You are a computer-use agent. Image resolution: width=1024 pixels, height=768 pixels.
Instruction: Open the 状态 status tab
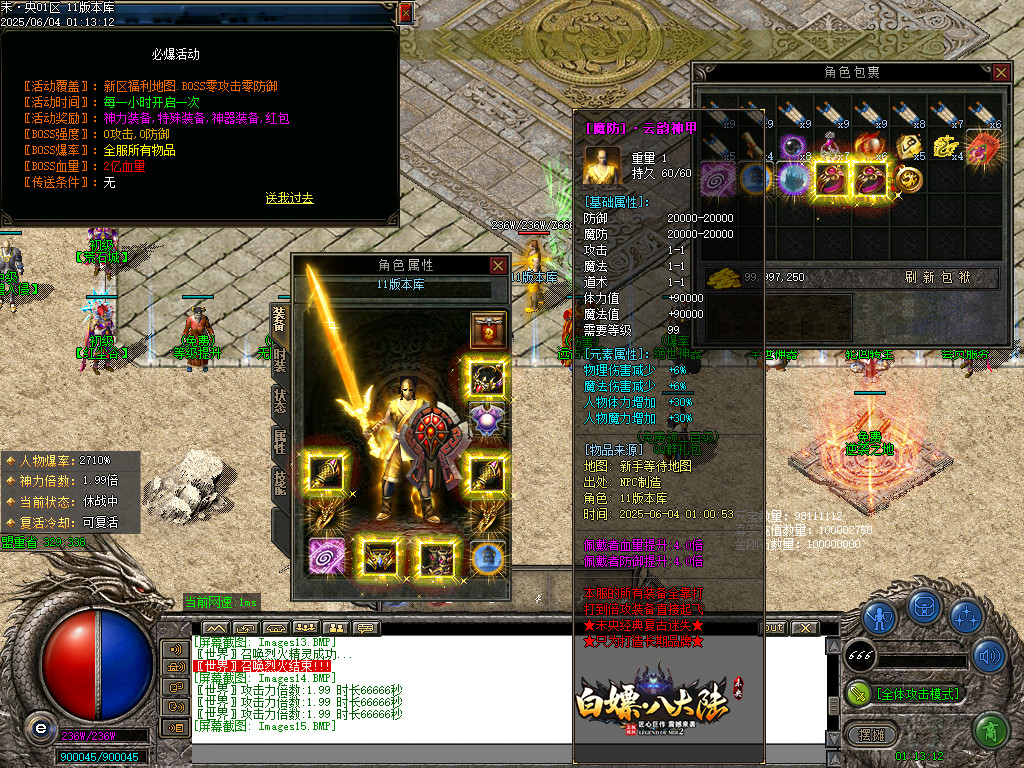pyautogui.click(x=280, y=400)
